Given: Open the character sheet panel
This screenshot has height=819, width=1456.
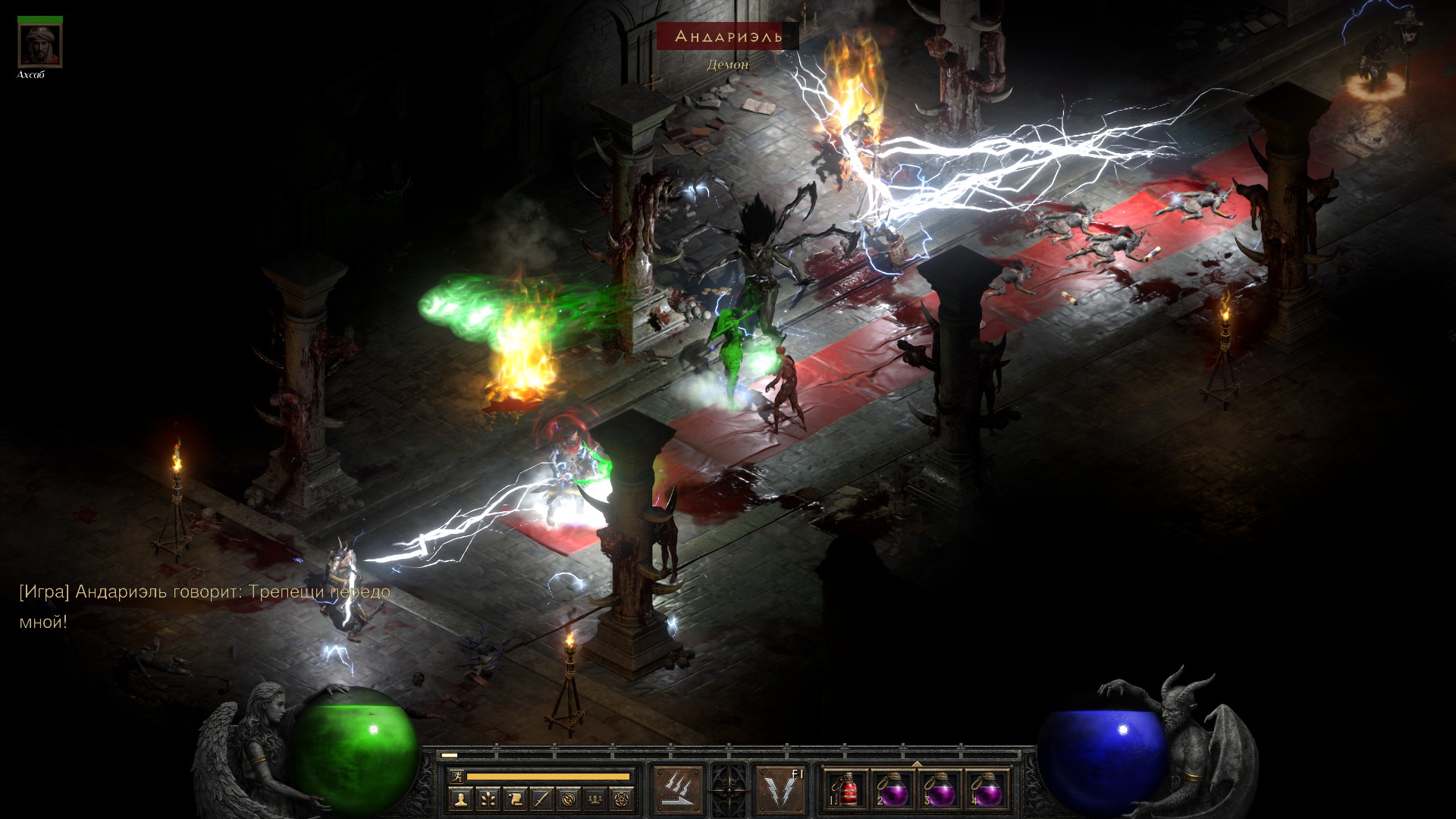Looking at the screenshot, I should 460,799.
